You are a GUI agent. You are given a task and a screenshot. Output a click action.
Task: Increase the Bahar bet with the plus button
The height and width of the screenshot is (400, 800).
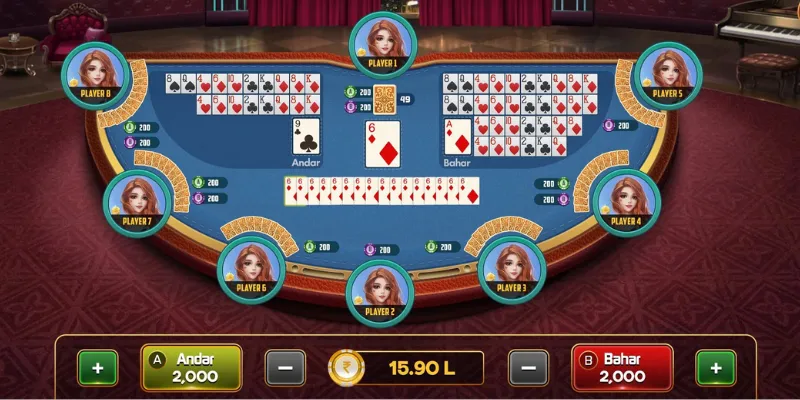pyautogui.click(x=716, y=368)
